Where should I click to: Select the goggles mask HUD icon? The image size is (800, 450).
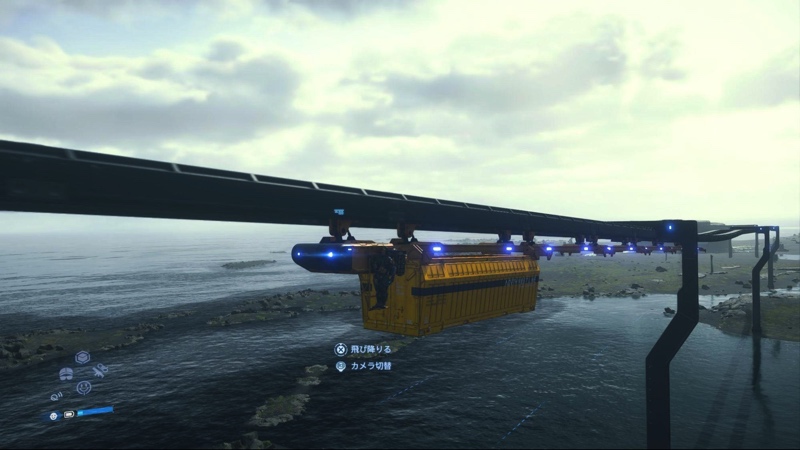tap(66, 374)
